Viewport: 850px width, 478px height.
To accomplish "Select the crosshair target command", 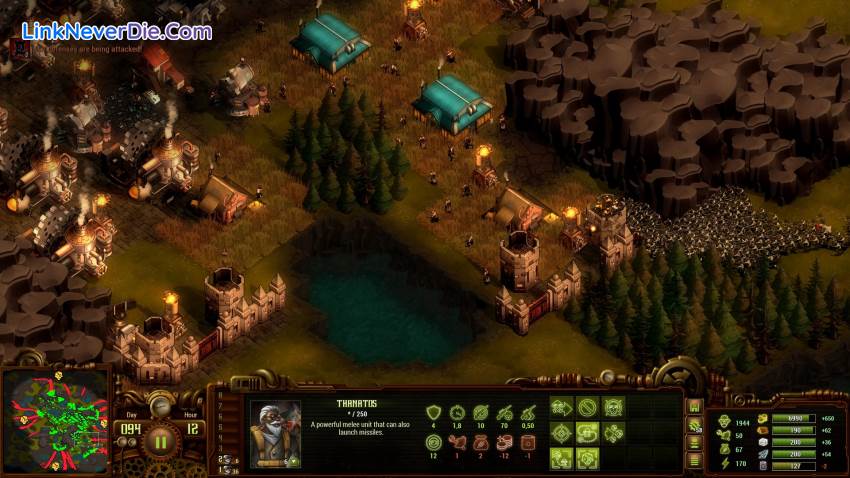I will click(562, 433).
